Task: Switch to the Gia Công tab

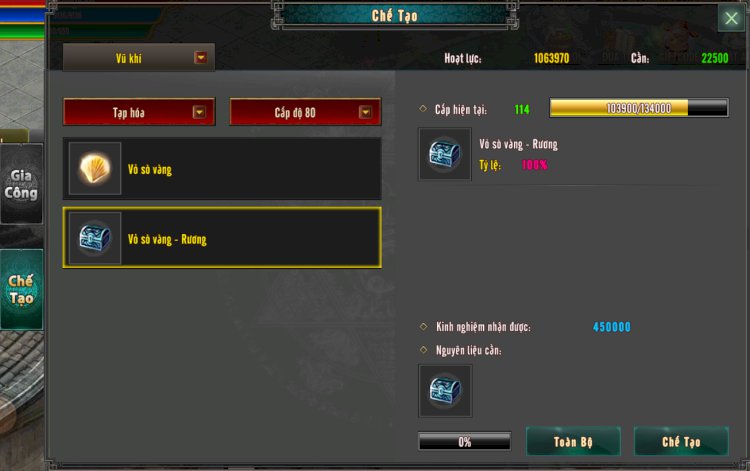Action: click(x=21, y=185)
